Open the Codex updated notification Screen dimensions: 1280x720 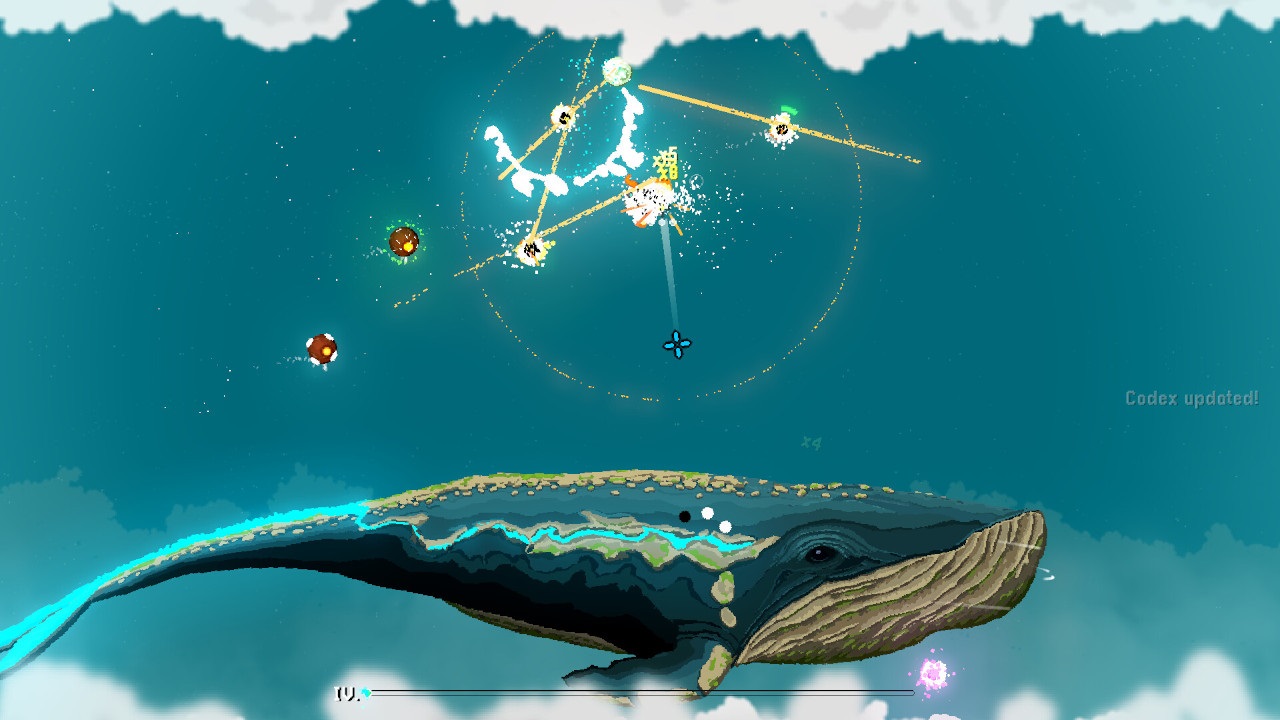click(x=1194, y=396)
